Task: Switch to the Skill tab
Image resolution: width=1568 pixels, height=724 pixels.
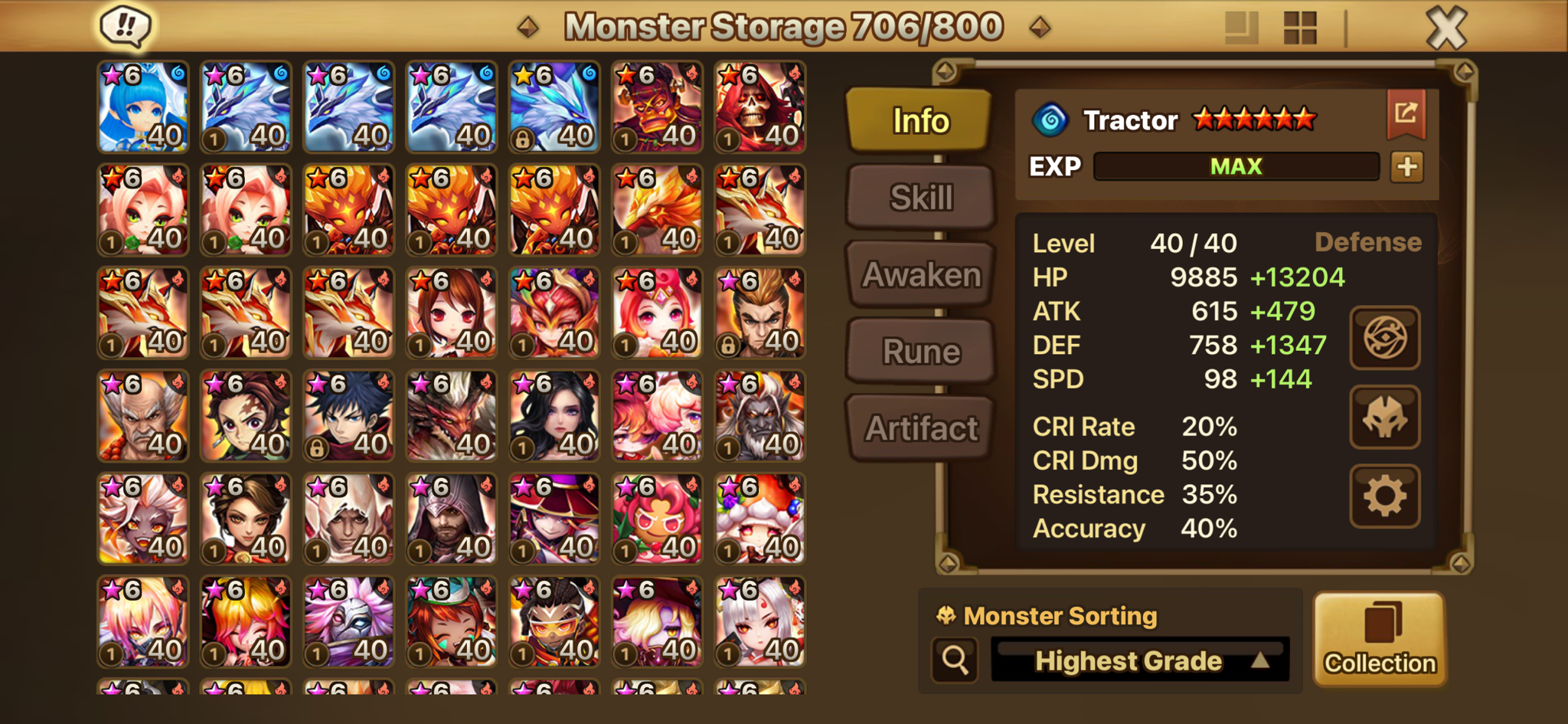Action: (921, 198)
